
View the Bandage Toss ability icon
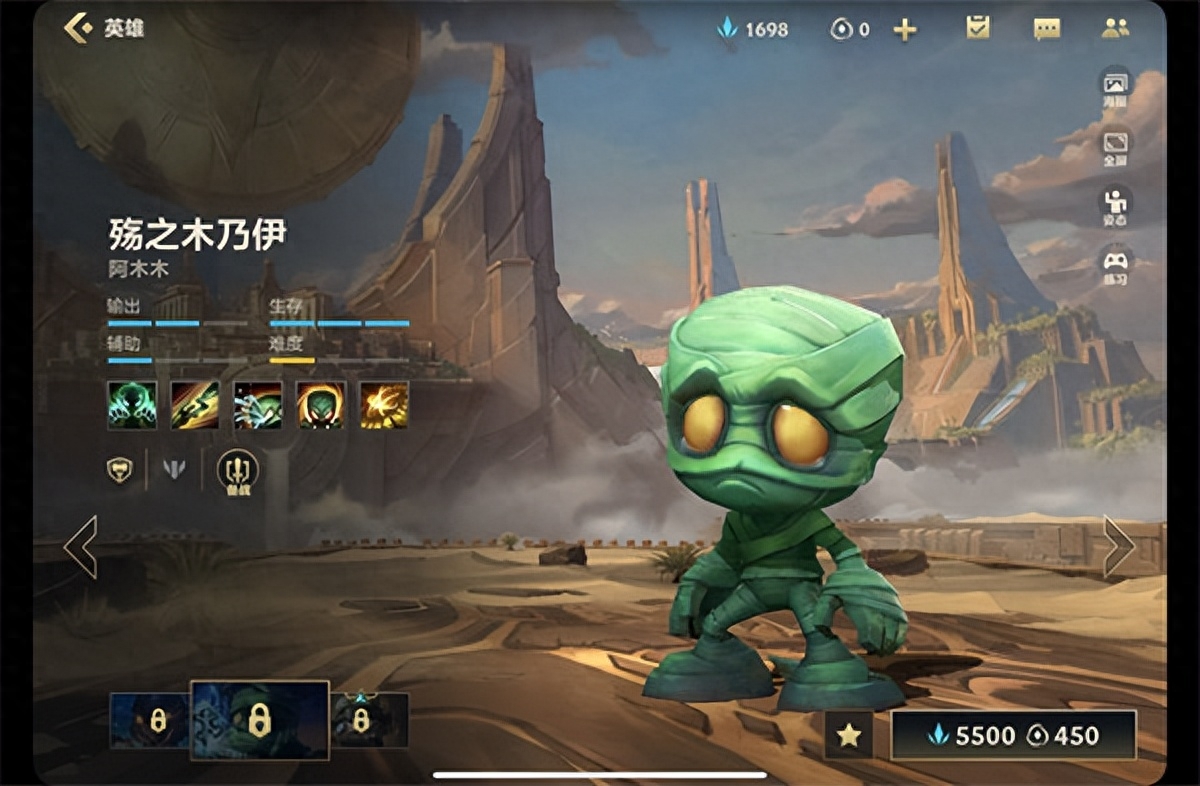195,405
